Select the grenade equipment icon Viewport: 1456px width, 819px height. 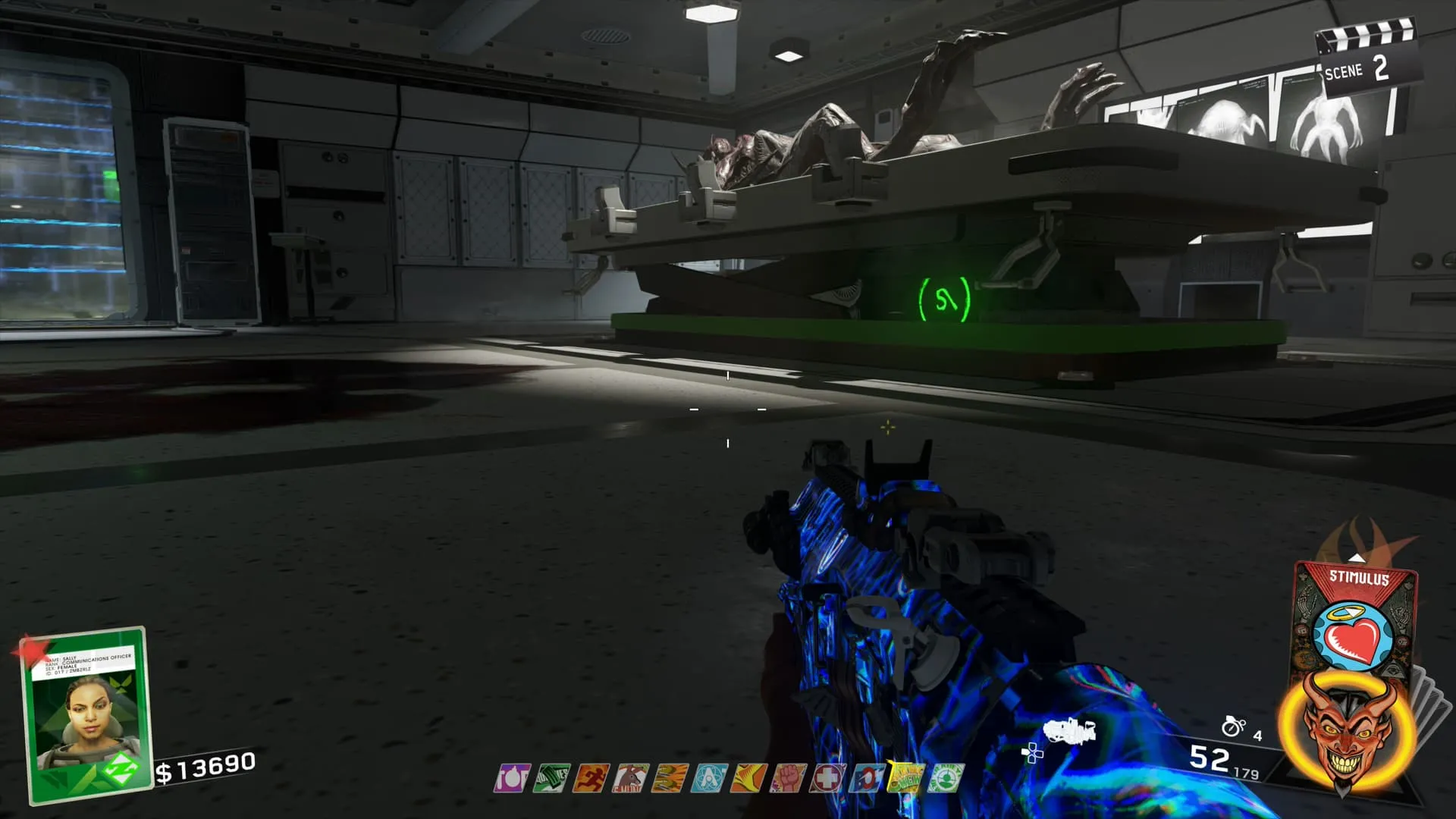click(x=1234, y=726)
